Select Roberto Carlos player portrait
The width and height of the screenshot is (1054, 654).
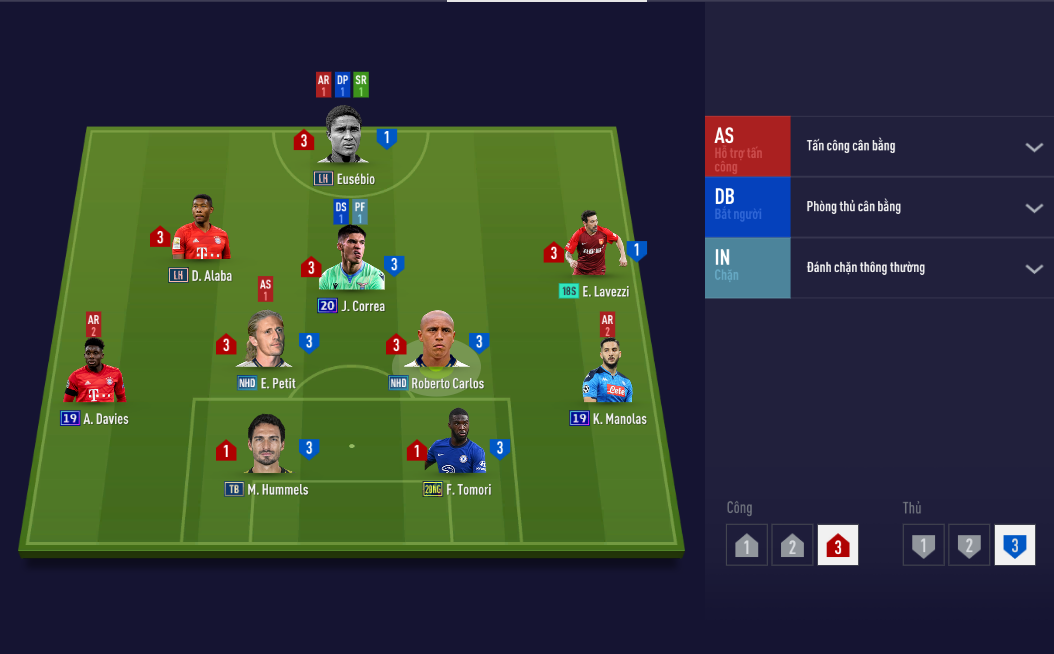(x=437, y=342)
